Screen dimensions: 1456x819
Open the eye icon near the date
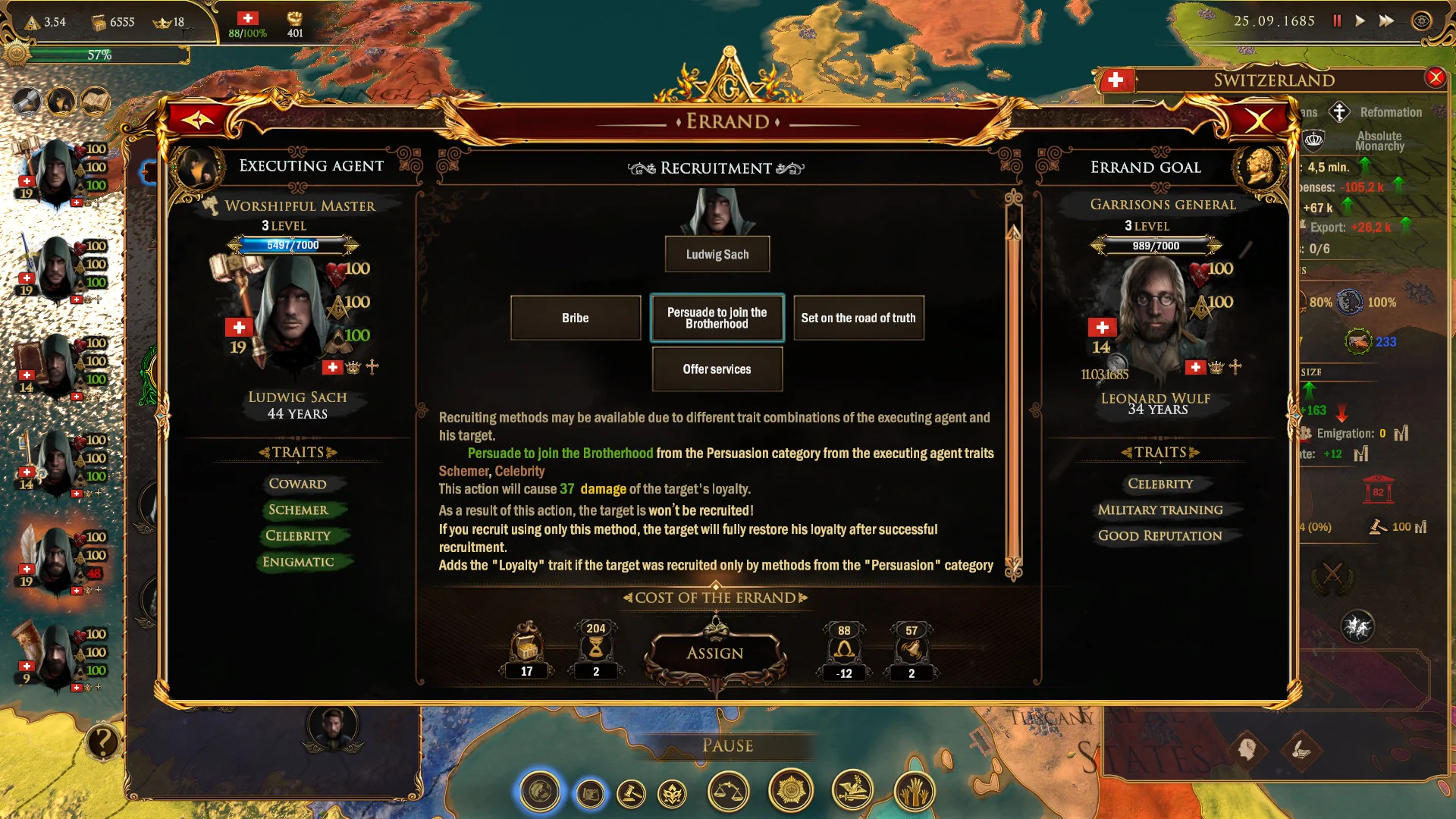(1421, 21)
